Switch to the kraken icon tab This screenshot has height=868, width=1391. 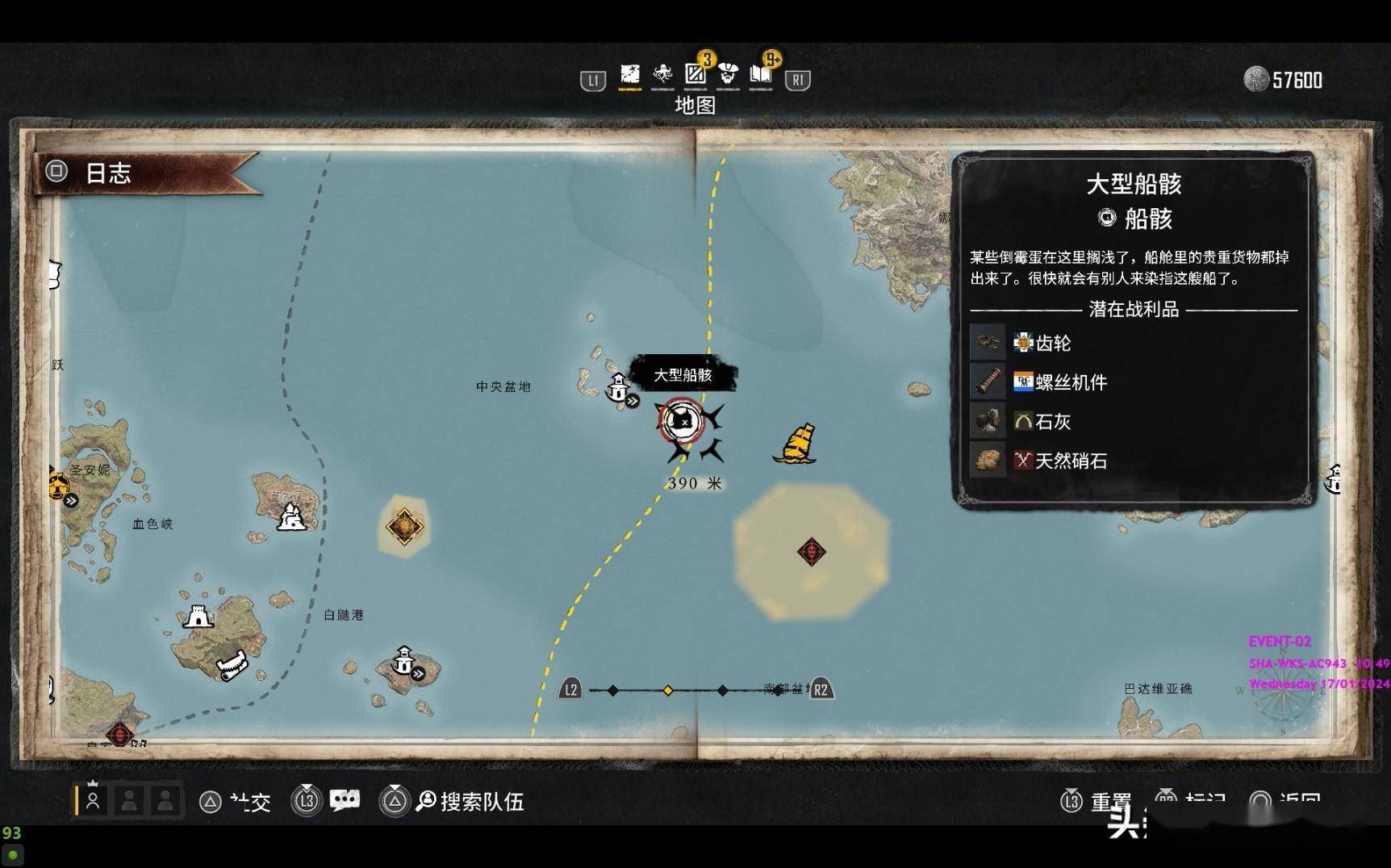tap(662, 76)
